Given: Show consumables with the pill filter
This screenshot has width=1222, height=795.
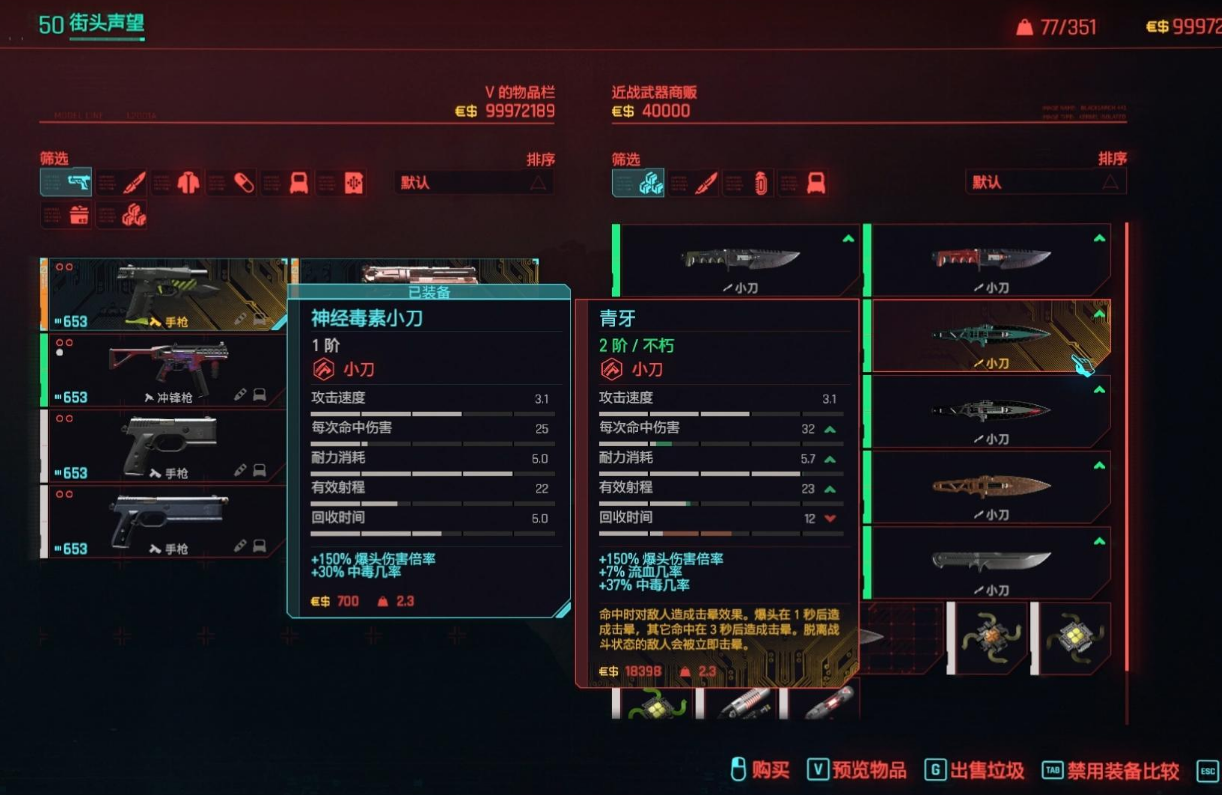Looking at the screenshot, I should coord(243,182).
